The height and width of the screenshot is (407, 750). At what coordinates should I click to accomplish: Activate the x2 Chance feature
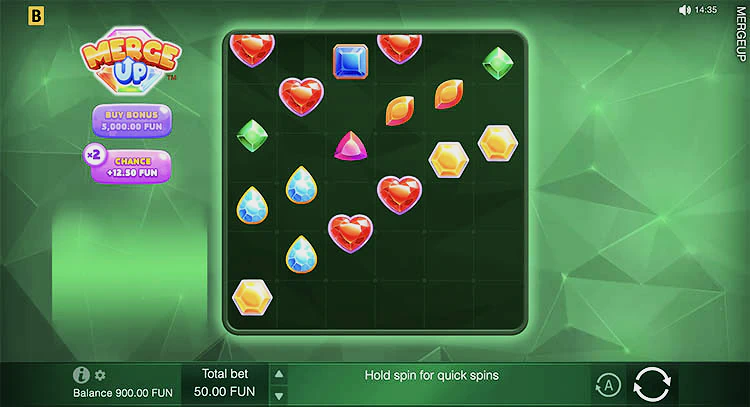coord(130,166)
